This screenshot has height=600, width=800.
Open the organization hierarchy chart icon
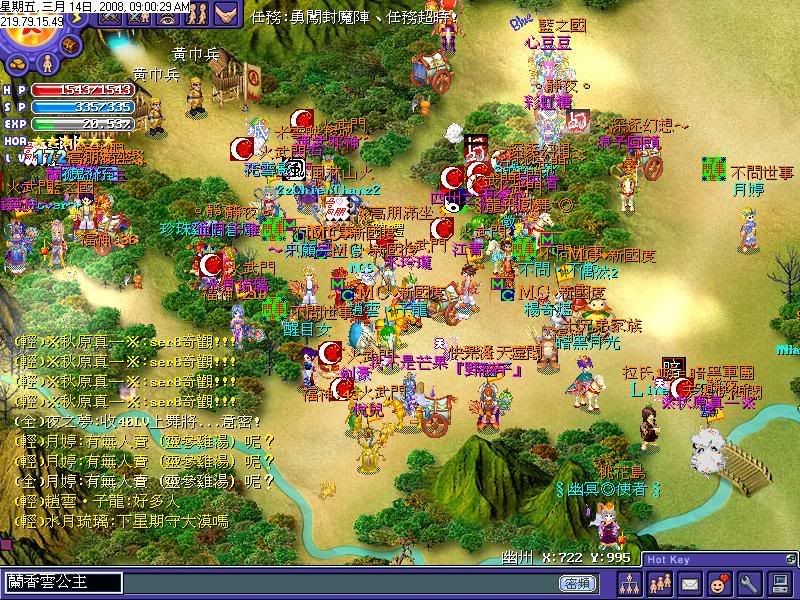click(x=630, y=582)
